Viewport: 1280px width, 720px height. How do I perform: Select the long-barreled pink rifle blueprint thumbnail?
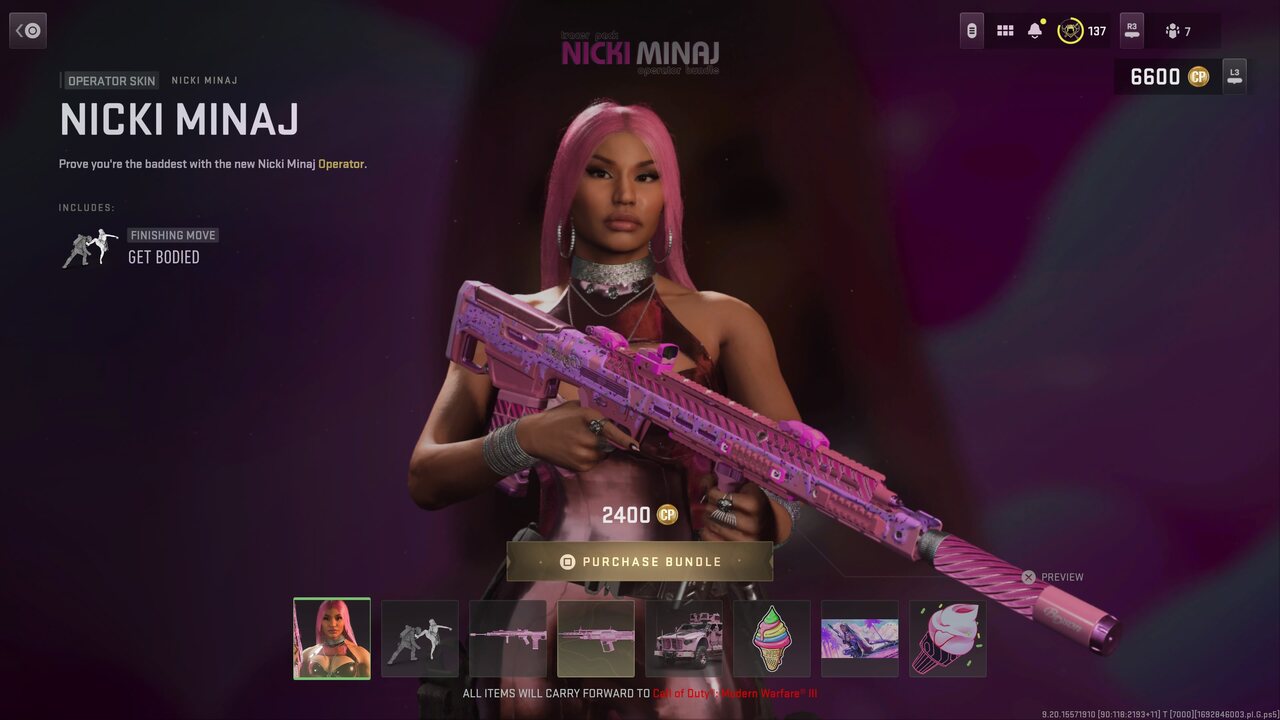click(508, 639)
